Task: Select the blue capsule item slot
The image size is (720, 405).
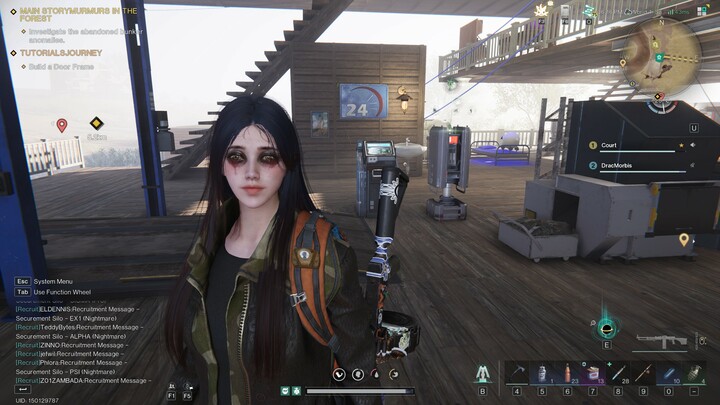Action: pyautogui.click(x=668, y=373)
